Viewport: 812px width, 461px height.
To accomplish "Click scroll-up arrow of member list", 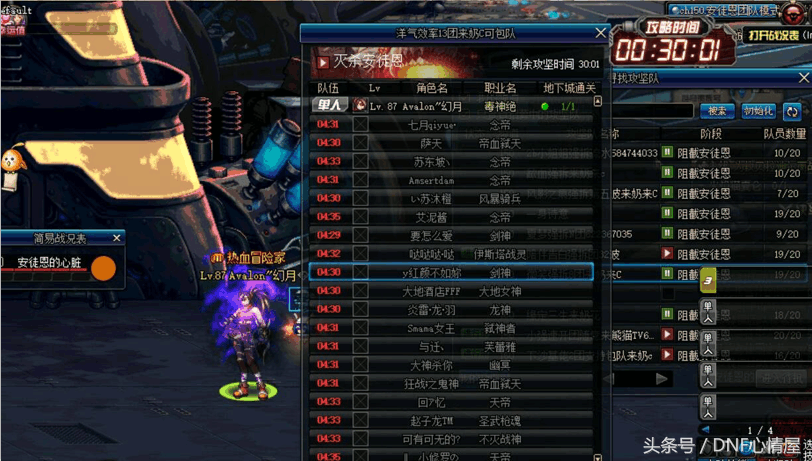I will (x=598, y=102).
